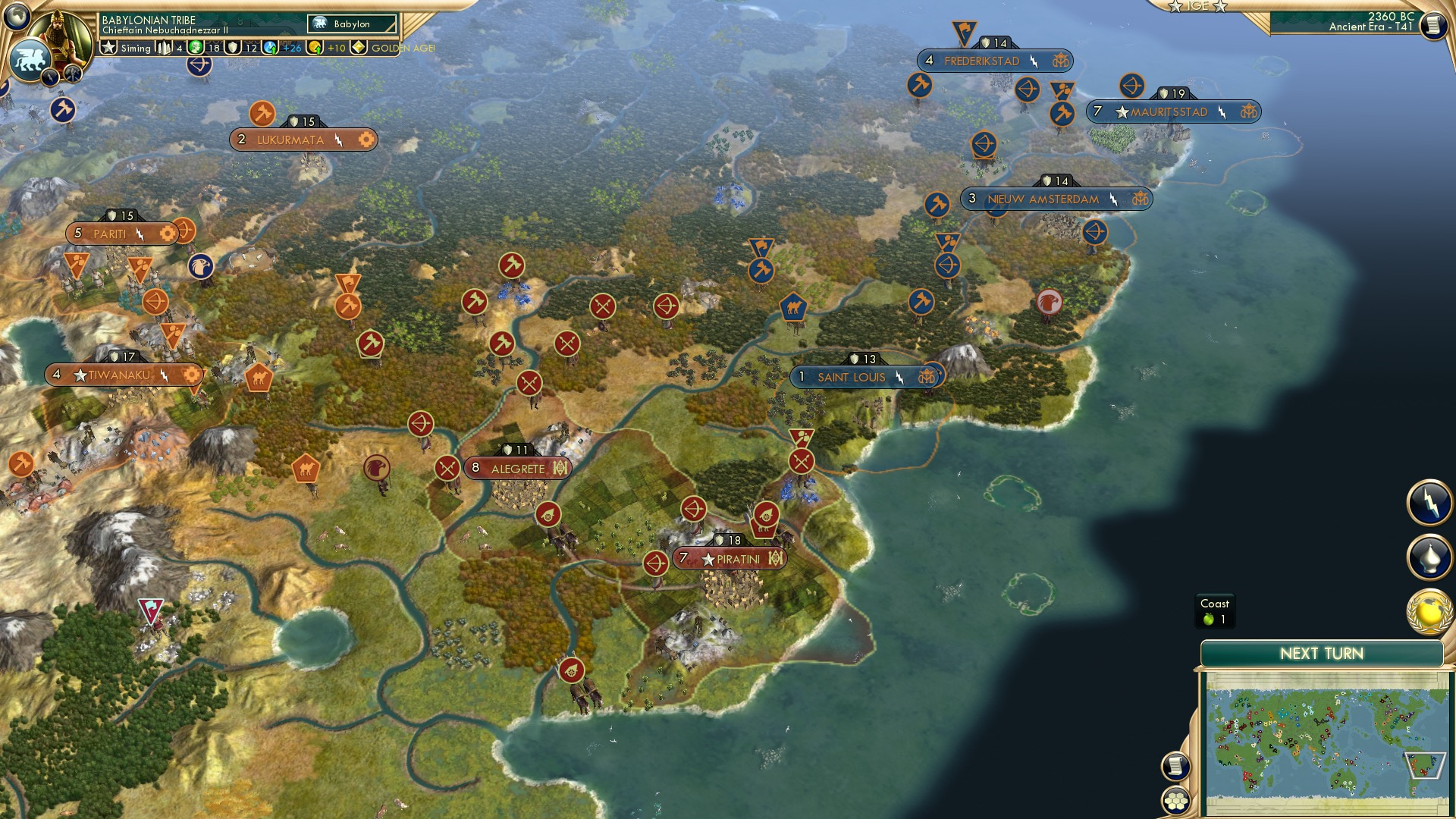1456x819 pixels.
Task: Expand the Saint Louis city banner
Action: pyautogui.click(x=853, y=376)
